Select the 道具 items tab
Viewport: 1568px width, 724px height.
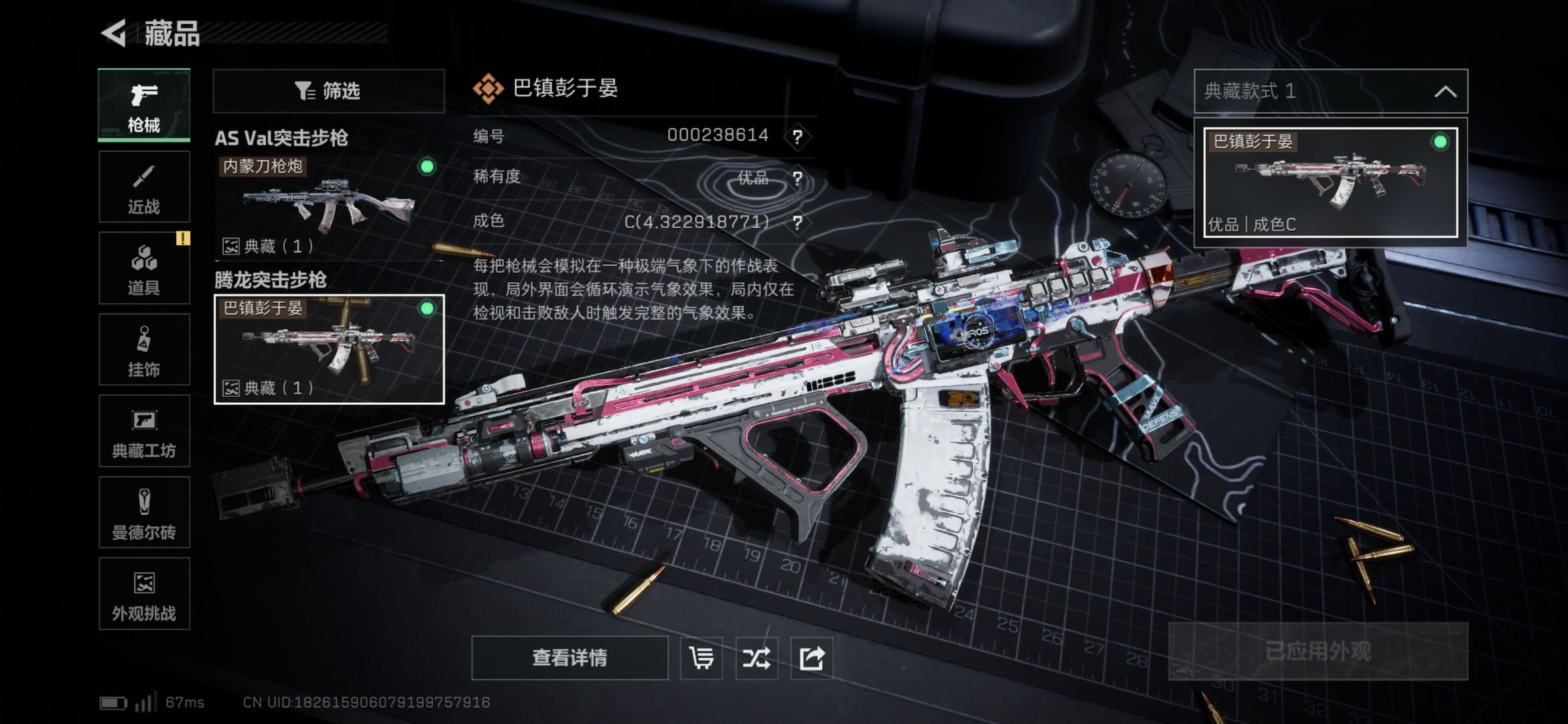click(x=144, y=268)
